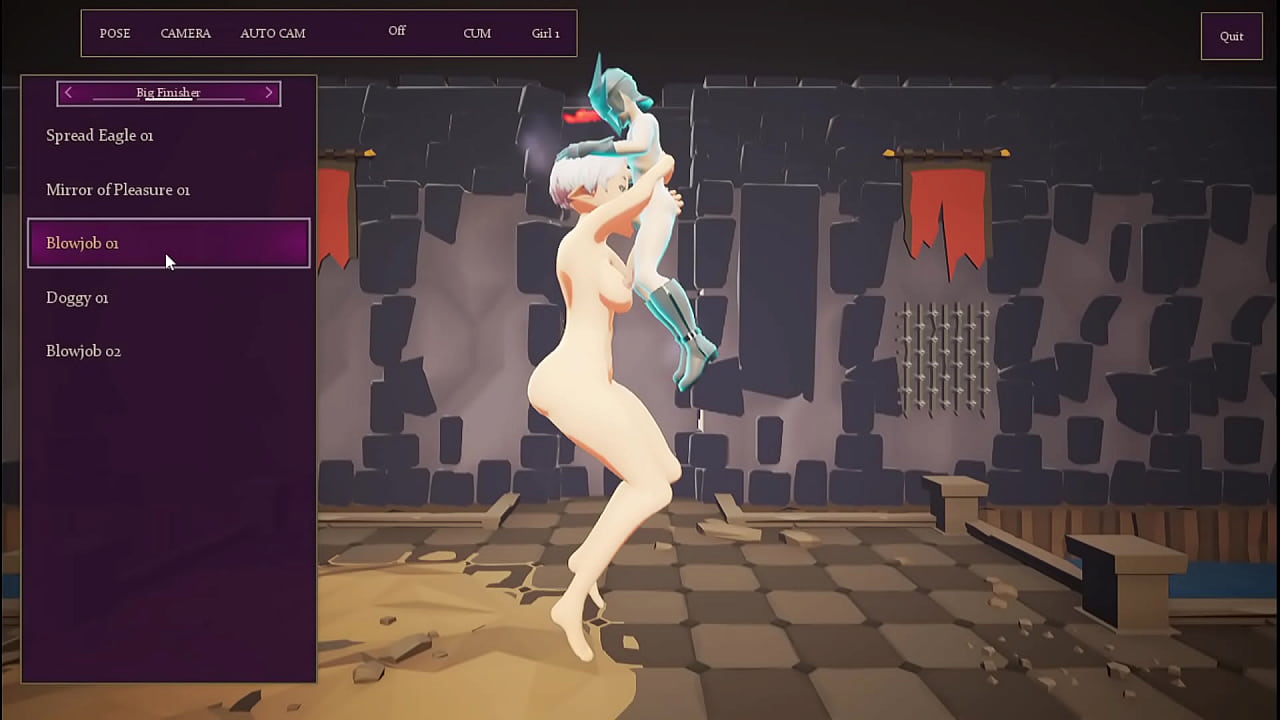Viewport: 1280px width, 720px height.
Task: Click the highlighted Blowjob 01 entry
Action: point(168,243)
